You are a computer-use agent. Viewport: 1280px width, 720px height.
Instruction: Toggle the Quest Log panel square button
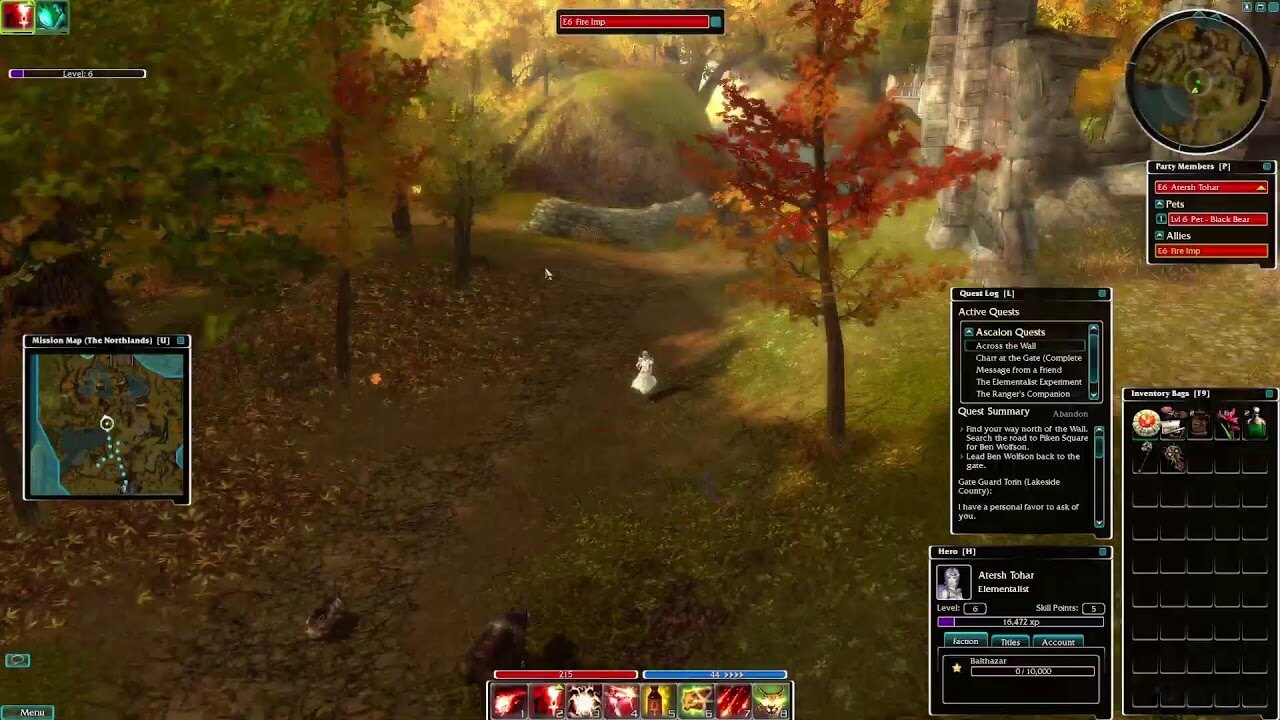pos(1100,293)
